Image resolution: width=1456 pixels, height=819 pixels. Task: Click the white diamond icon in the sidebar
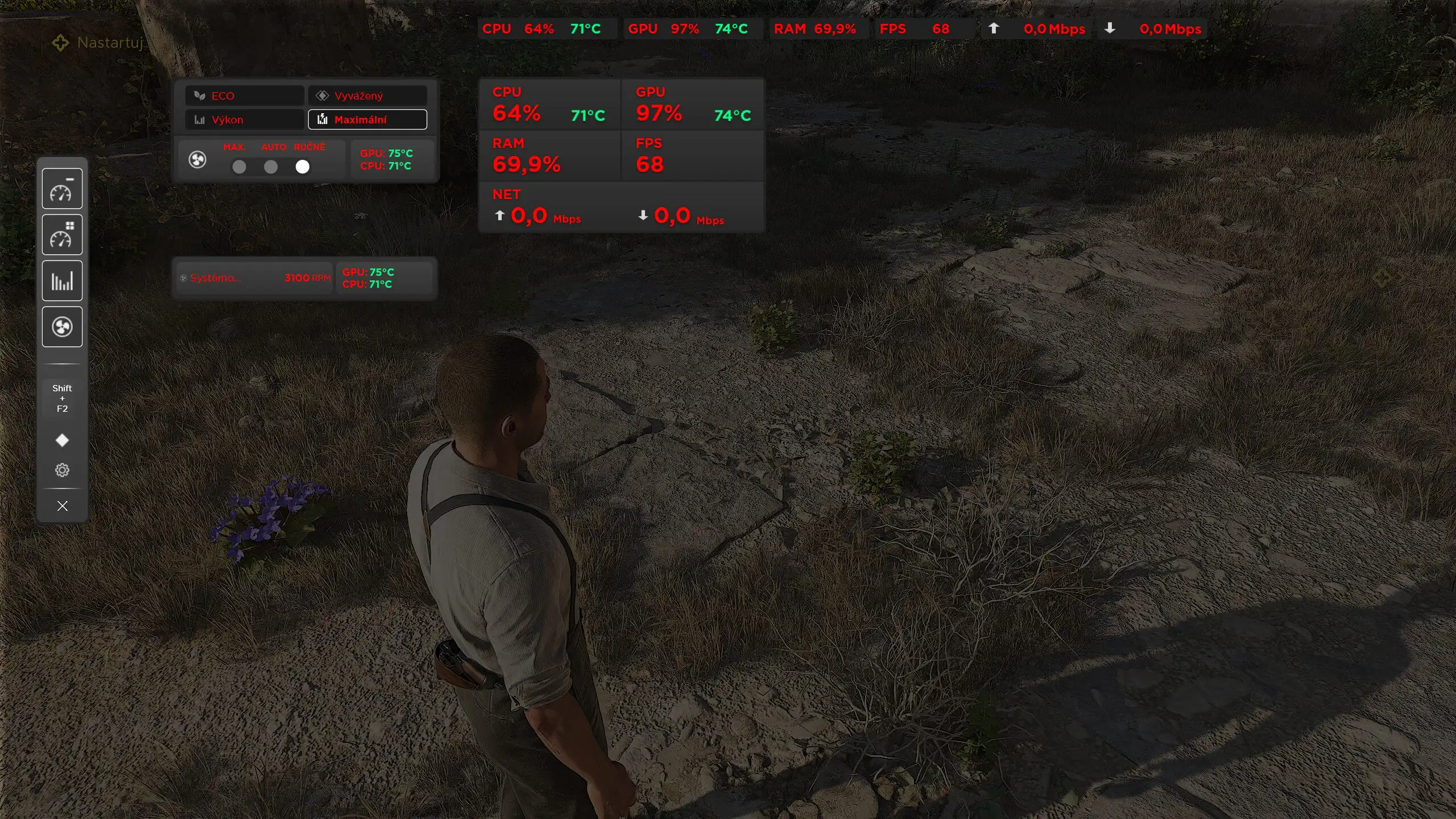pos(62,440)
